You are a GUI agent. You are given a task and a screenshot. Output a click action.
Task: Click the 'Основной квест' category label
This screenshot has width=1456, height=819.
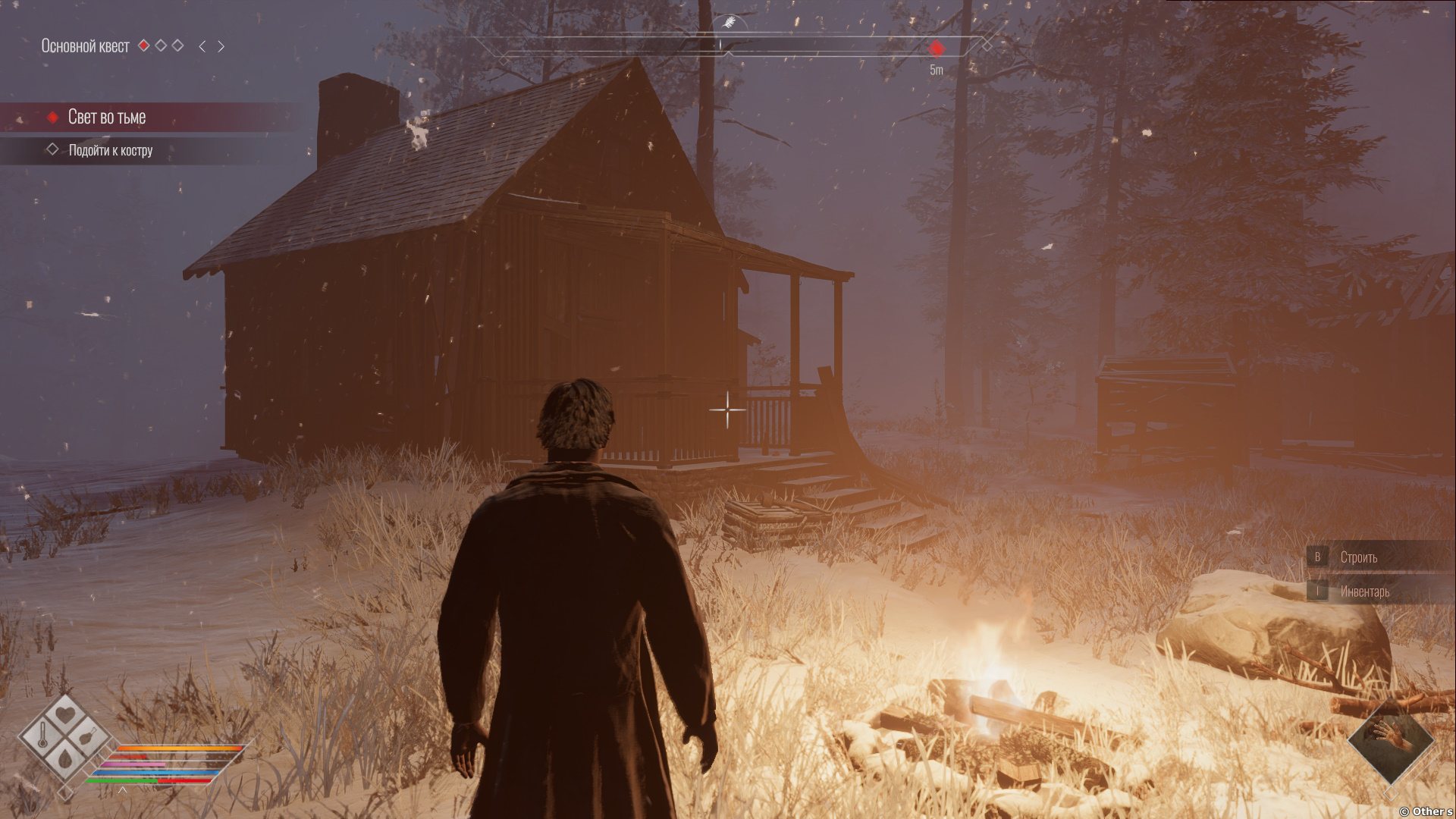pyautogui.click(x=85, y=46)
